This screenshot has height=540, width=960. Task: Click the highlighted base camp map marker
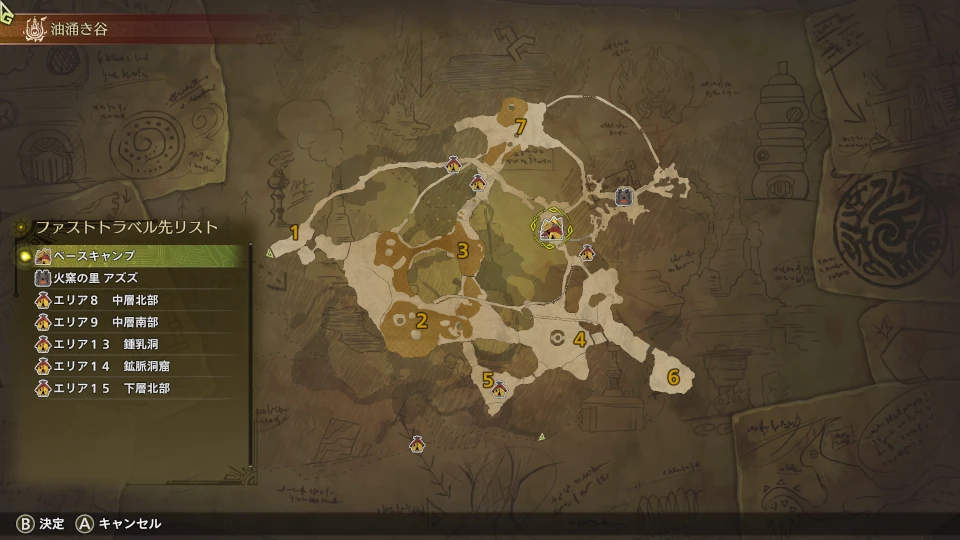(551, 230)
